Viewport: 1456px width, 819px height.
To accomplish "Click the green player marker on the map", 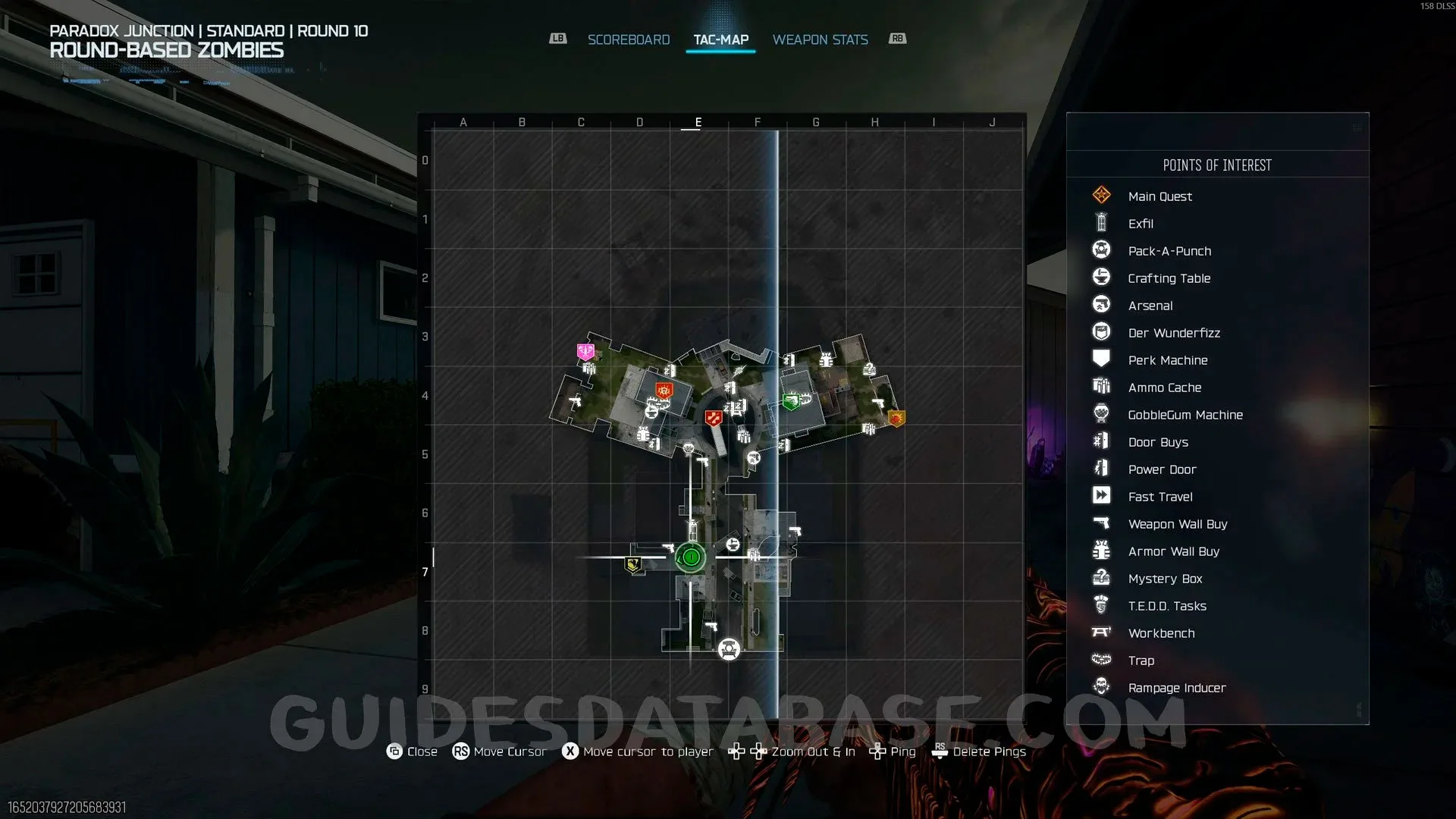I will 690,558.
